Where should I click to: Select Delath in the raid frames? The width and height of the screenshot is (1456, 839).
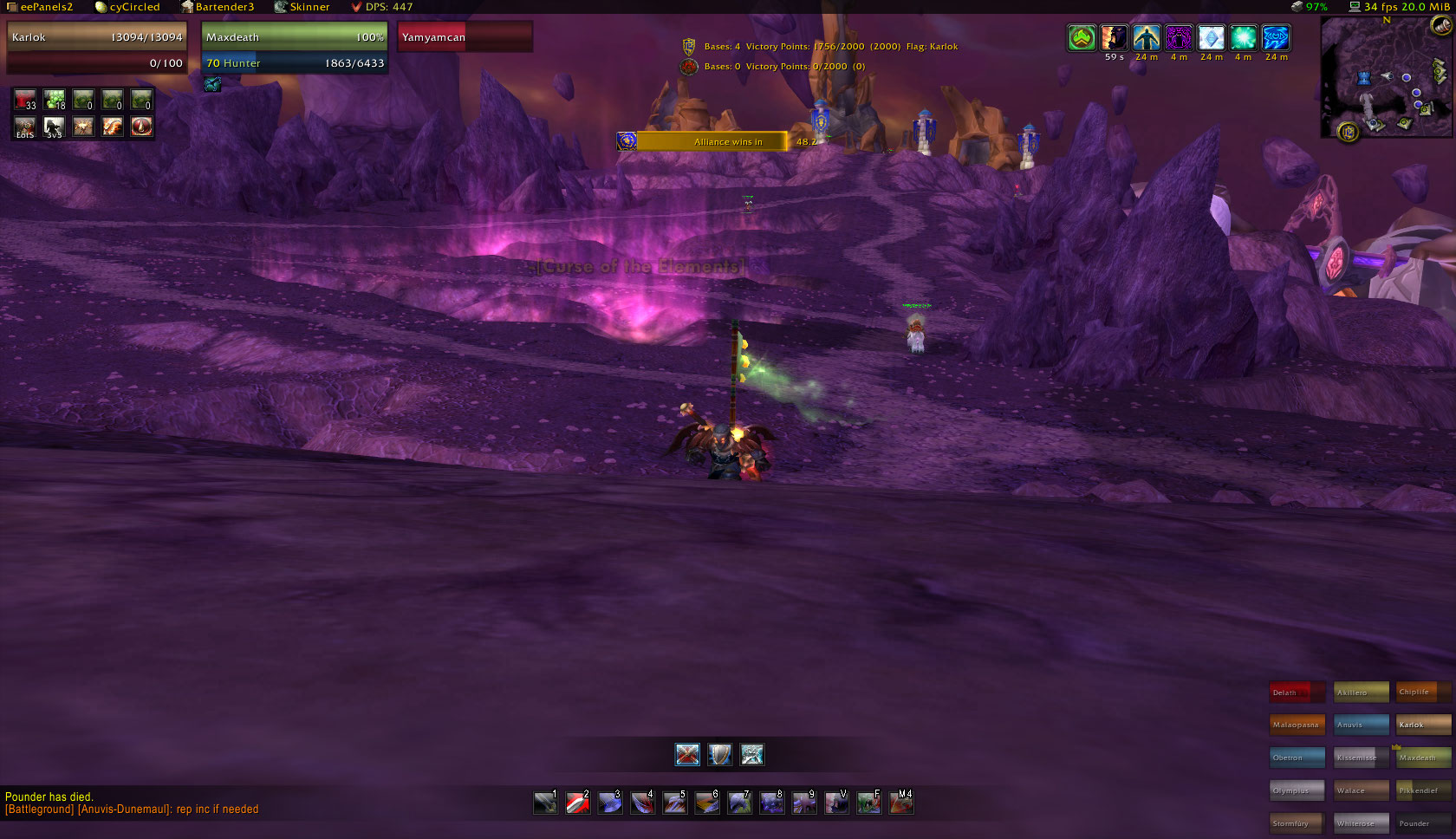click(1297, 693)
